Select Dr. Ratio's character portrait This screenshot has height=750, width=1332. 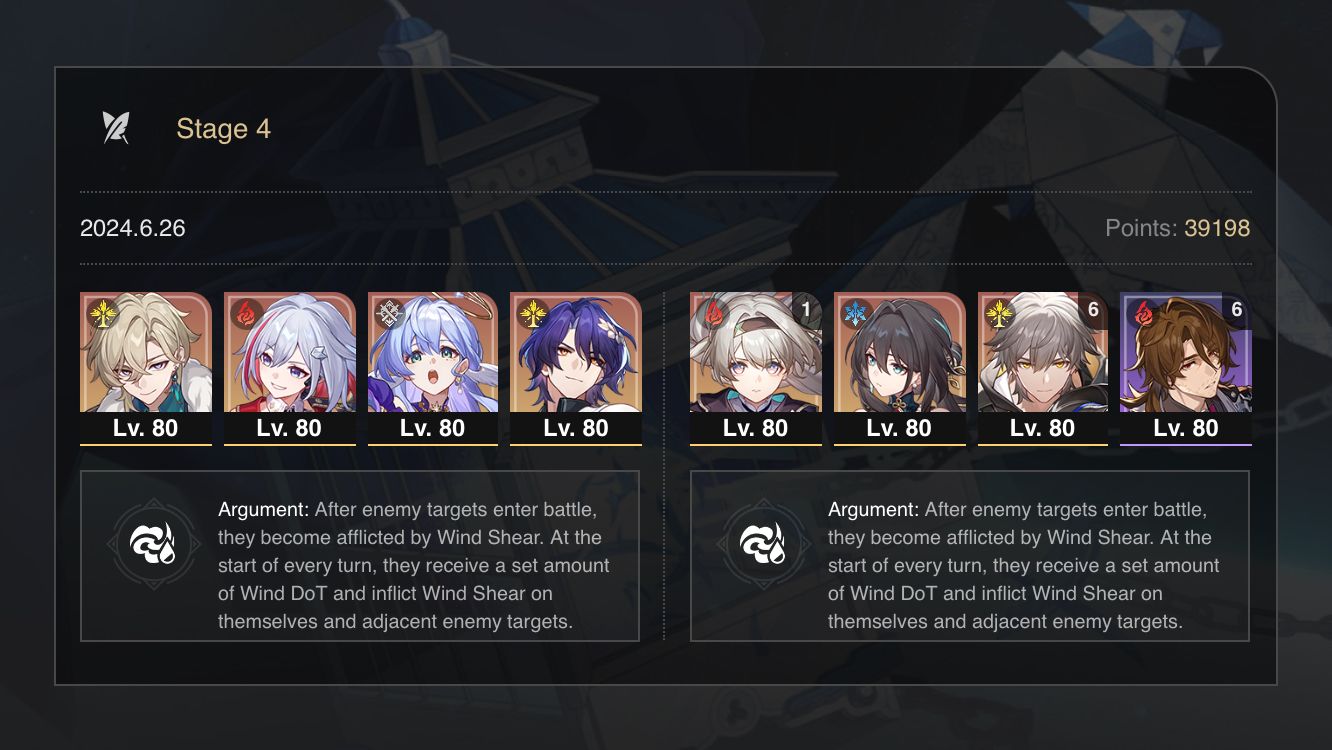point(576,365)
